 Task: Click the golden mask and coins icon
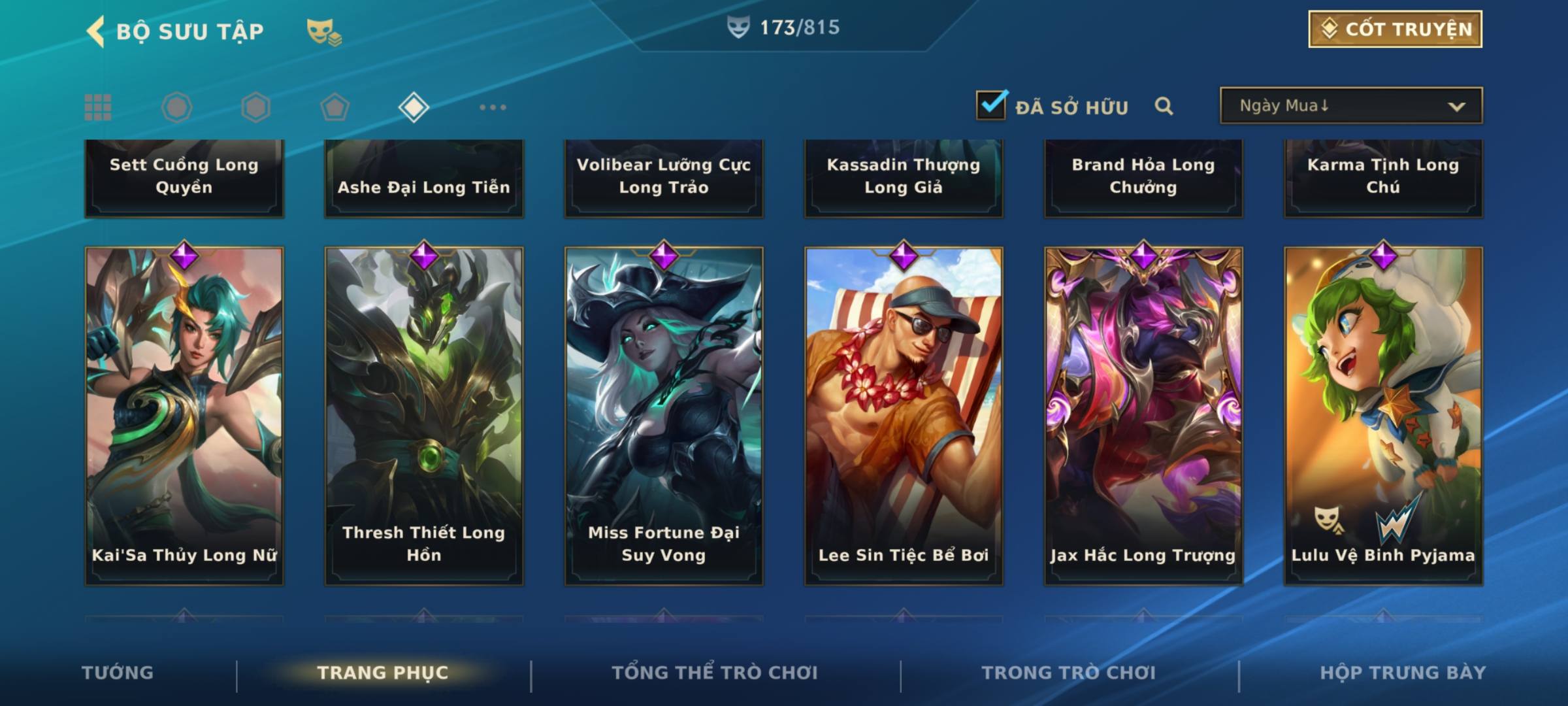tap(324, 31)
